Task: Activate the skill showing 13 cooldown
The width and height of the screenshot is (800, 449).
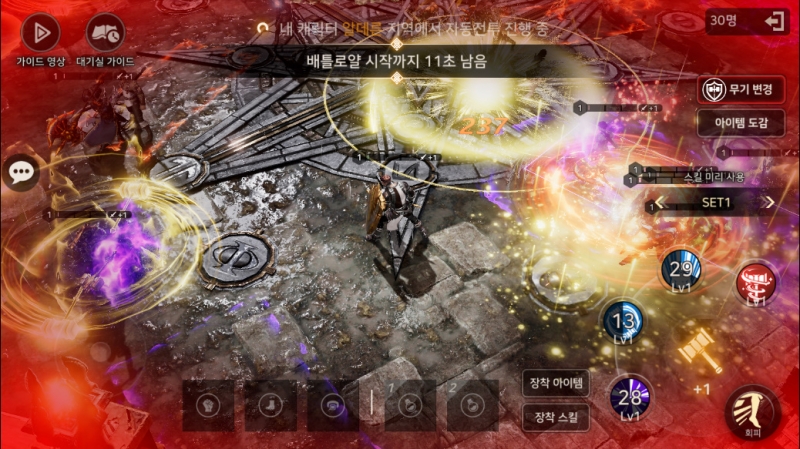Action: (x=622, y=322)
